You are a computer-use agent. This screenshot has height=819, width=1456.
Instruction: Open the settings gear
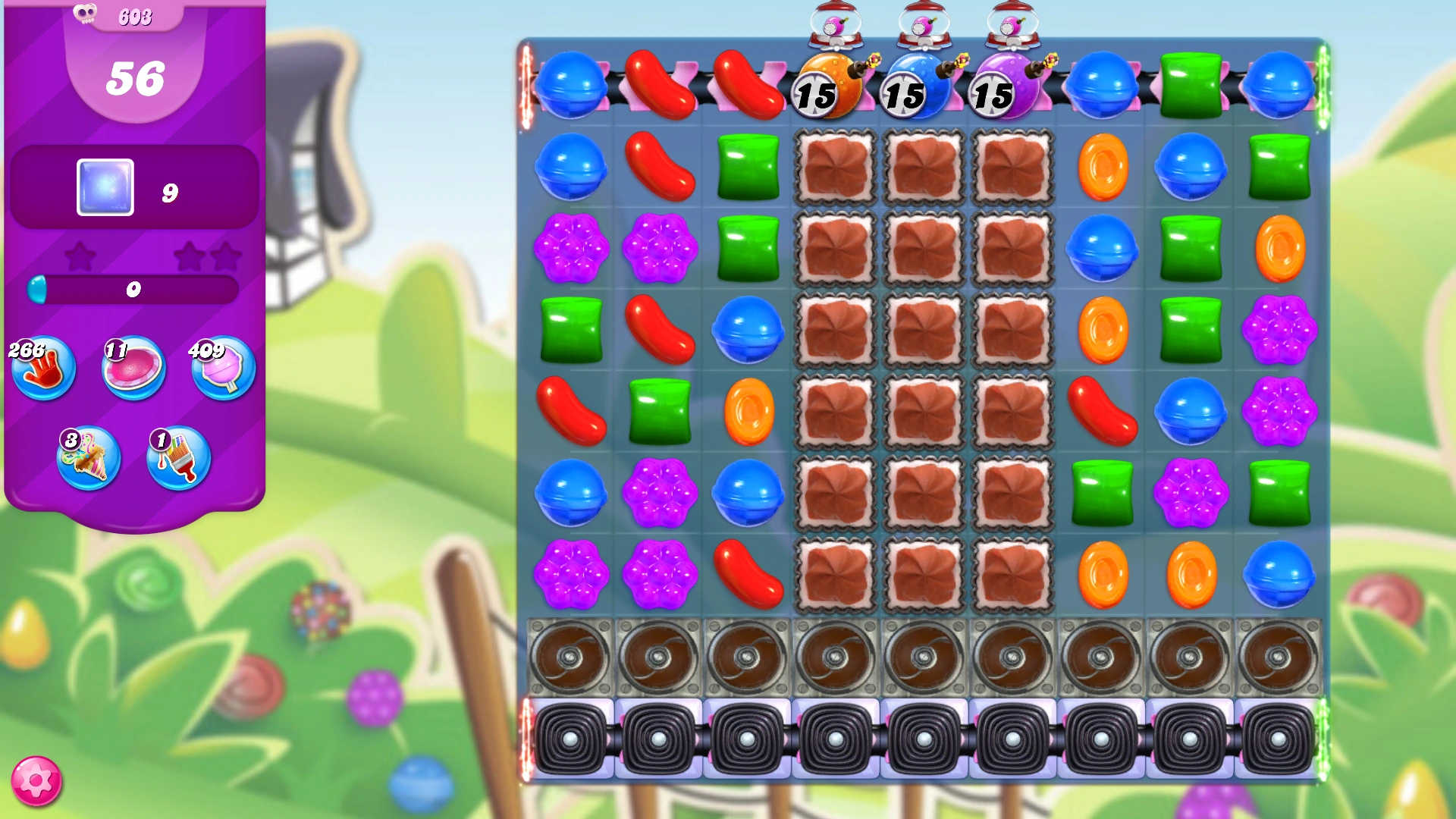point(36,780)
